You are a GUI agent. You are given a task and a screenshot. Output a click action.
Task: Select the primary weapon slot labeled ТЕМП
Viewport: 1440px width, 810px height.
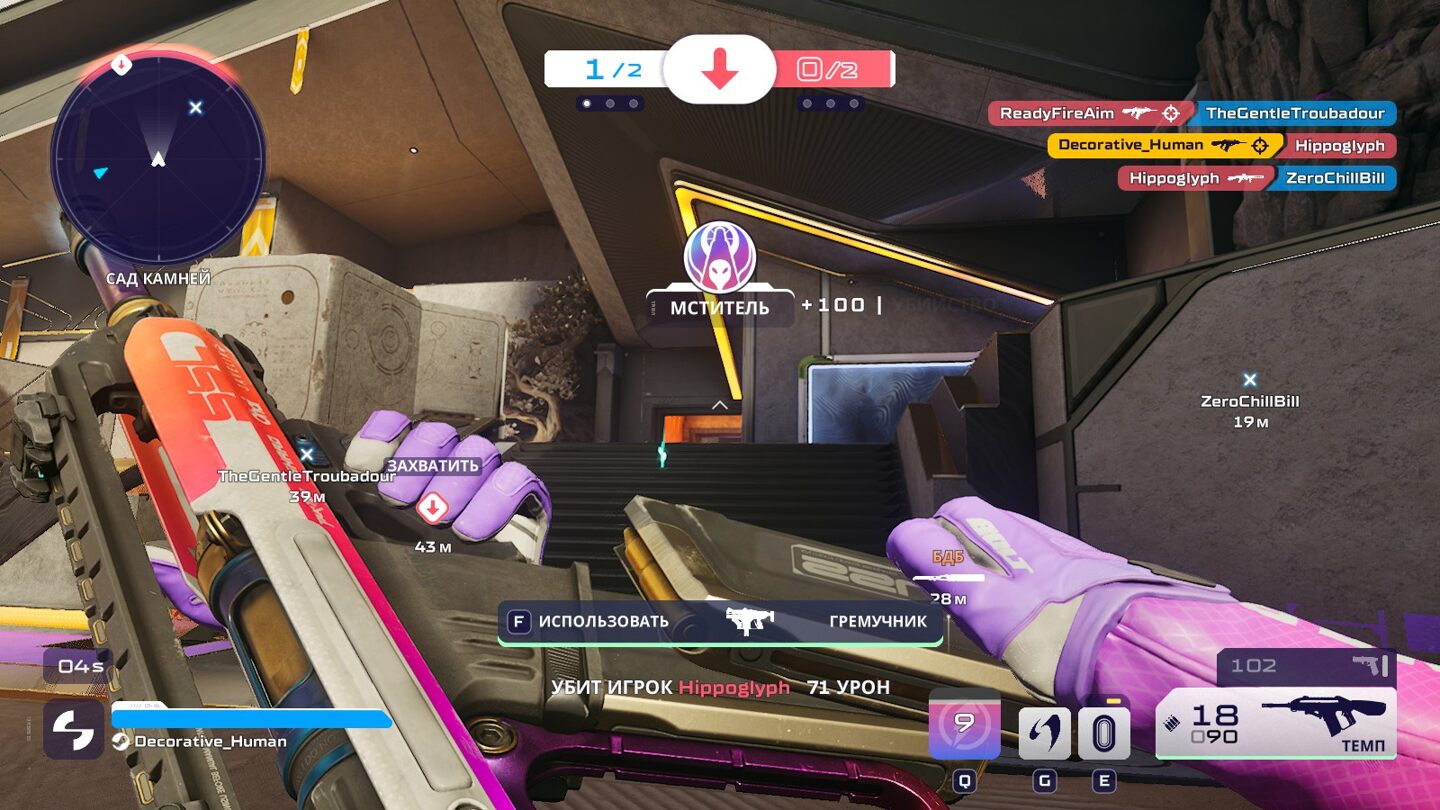(1276, 722)
